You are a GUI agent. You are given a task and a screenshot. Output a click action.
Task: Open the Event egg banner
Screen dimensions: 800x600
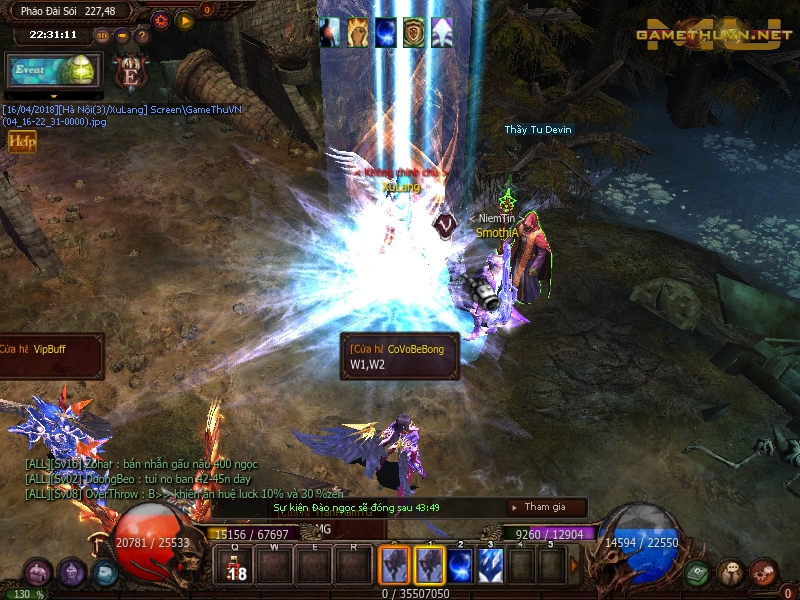tap(51, 71)
